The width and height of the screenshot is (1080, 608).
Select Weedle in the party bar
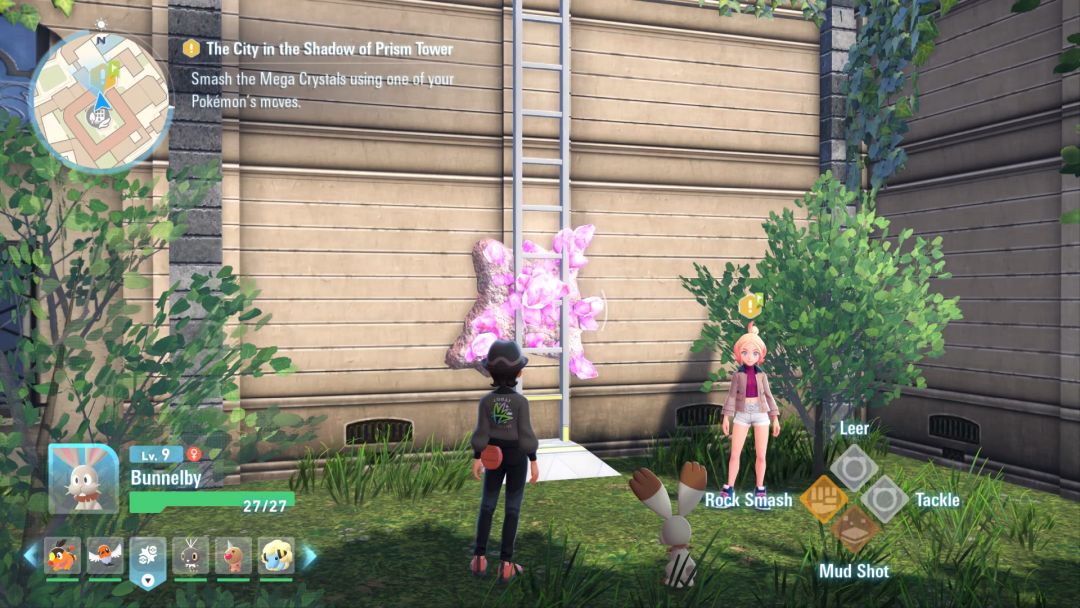(233, 556)
